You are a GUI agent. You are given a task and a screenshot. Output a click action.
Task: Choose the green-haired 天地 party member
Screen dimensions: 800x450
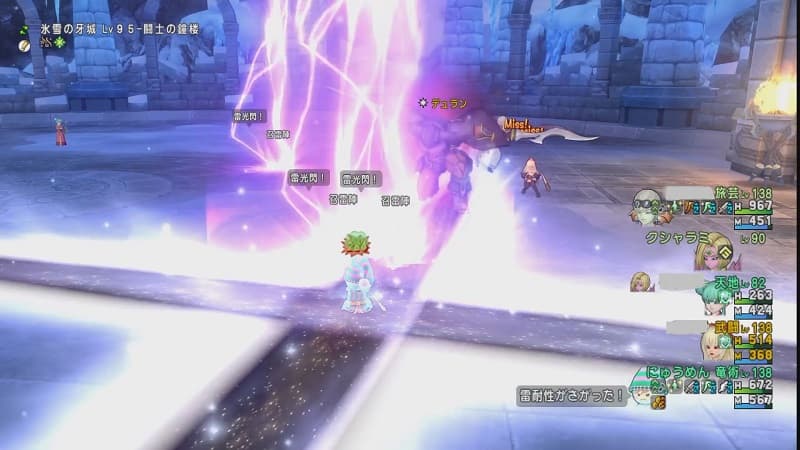pos(713,298)
